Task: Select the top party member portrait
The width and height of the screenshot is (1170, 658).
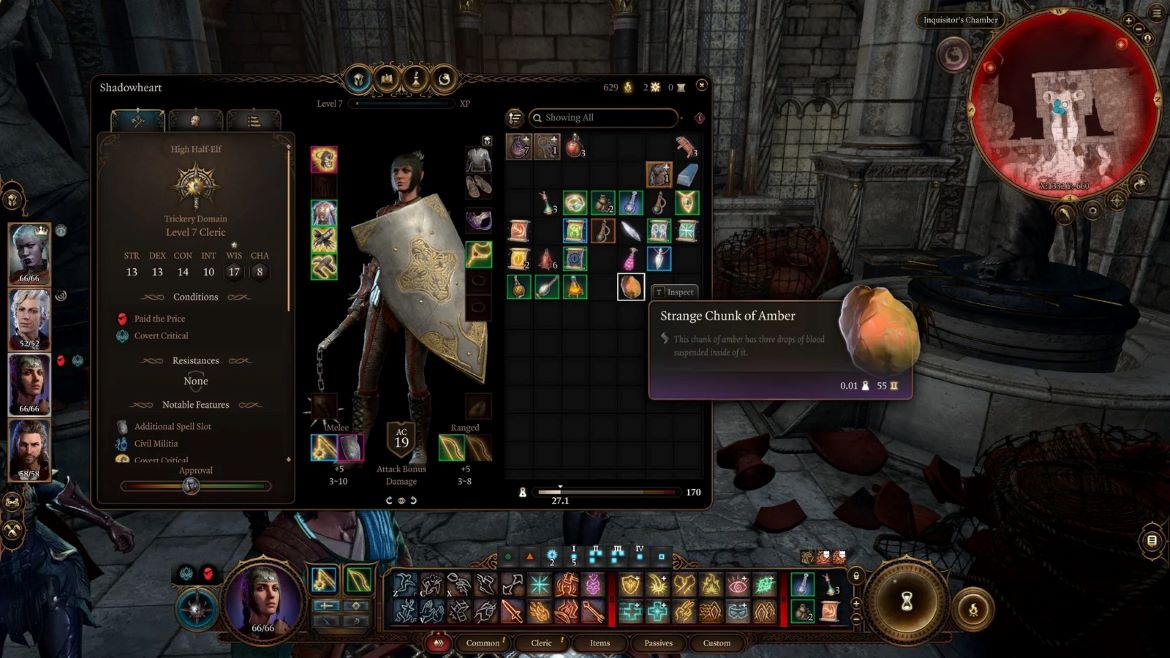Action: (x=29, y=253)
